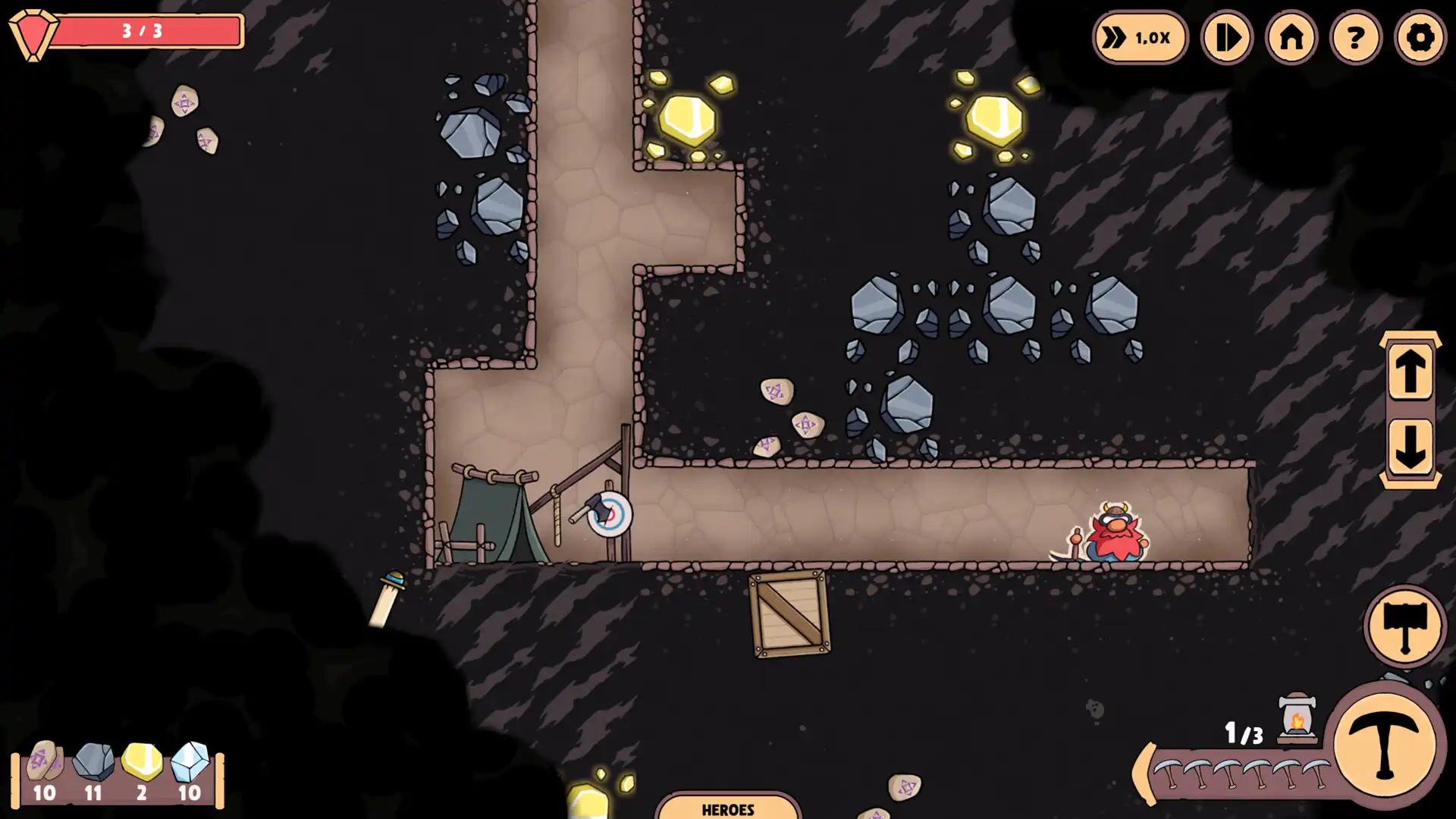Open the home menu
Viewport: 1456px width, 819px height.
click(x=1291, y=37)
